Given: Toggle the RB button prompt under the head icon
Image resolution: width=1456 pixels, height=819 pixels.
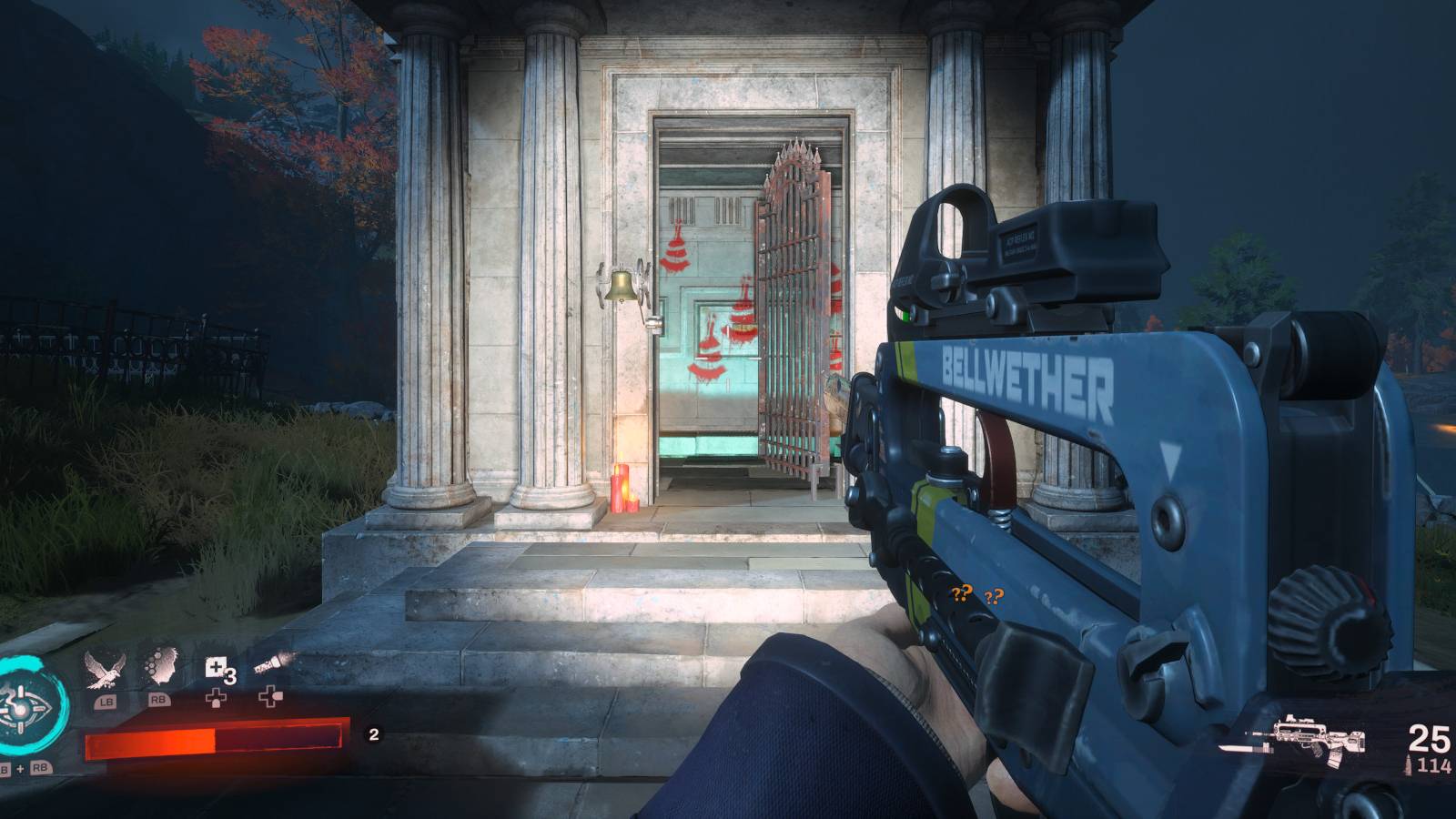Looking at the screenshot, I should [x=157, y=700].
